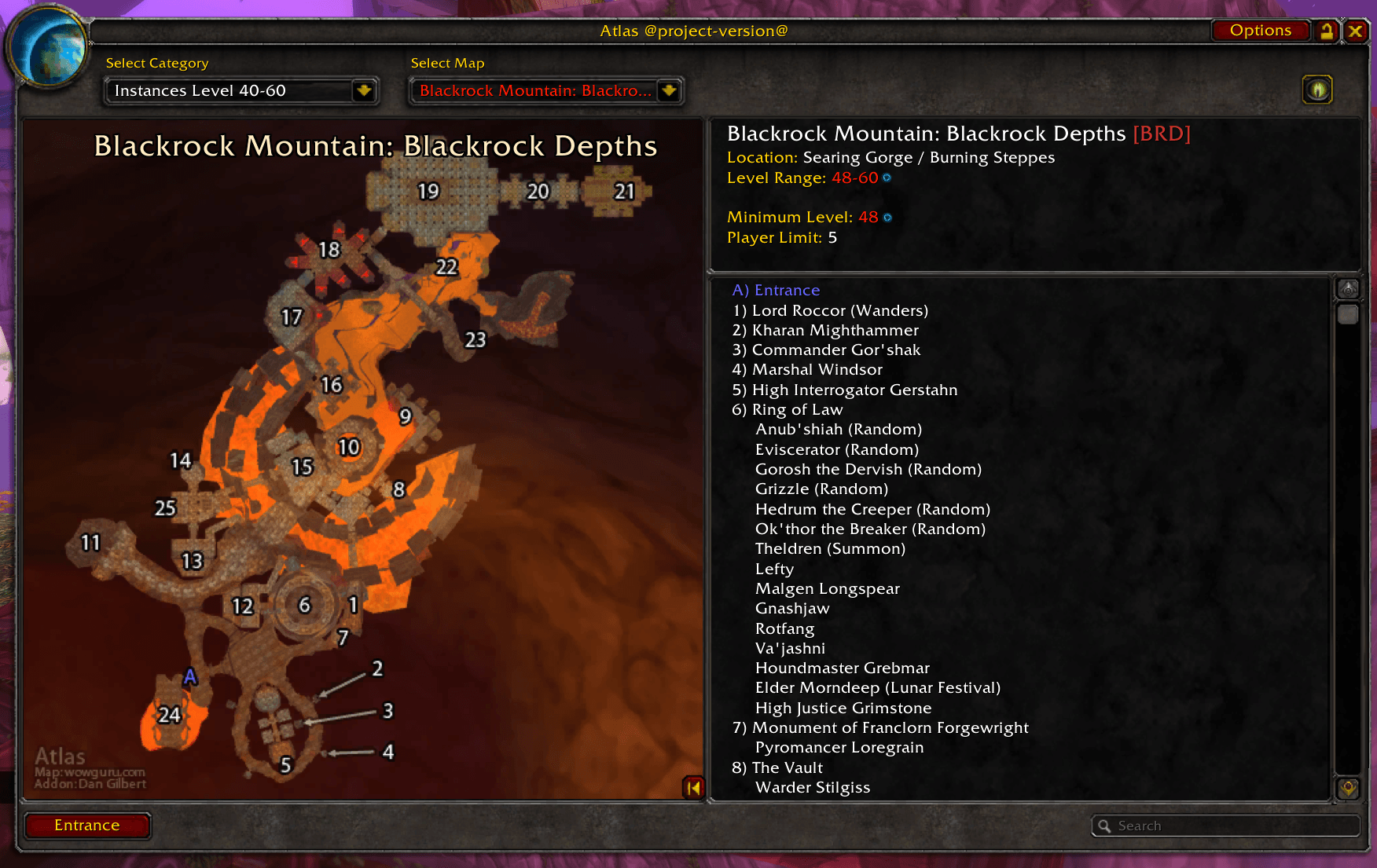
Task: Close the Atlas window
Action: [1356, 31]
